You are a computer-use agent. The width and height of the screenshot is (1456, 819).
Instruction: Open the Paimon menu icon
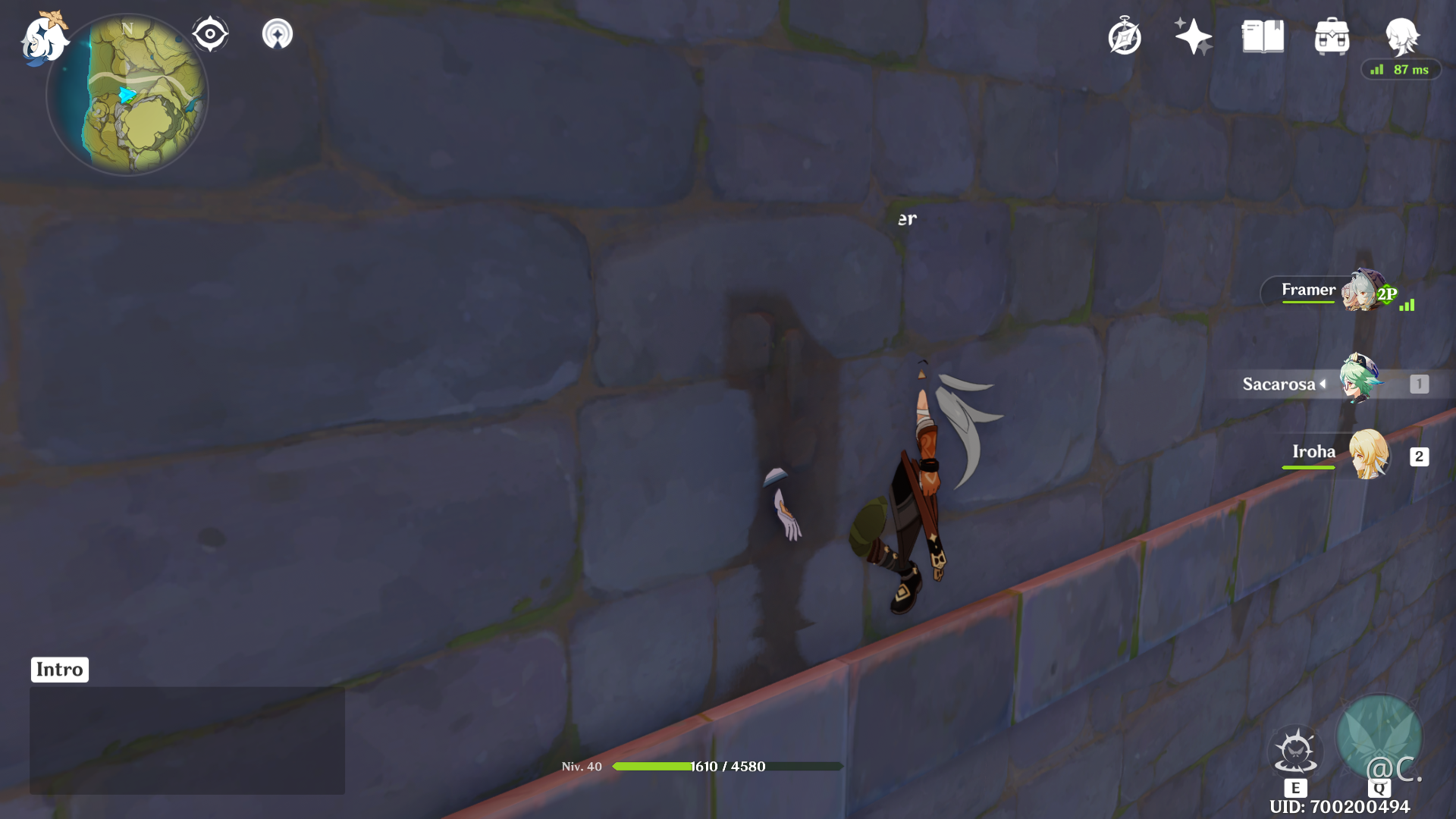45,39
